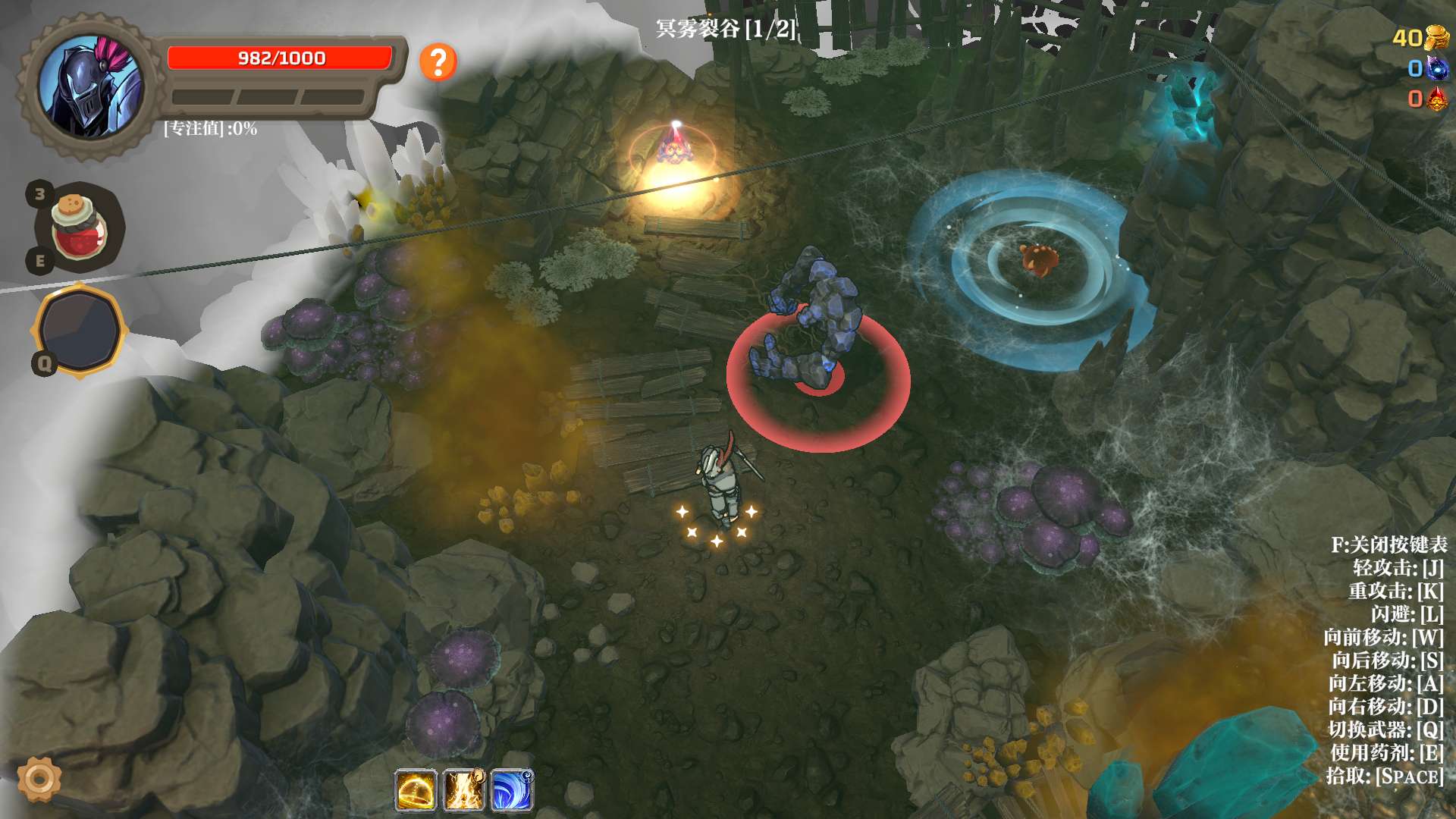
Task: Select the weapon switch slot
Action: pos(80,330)
